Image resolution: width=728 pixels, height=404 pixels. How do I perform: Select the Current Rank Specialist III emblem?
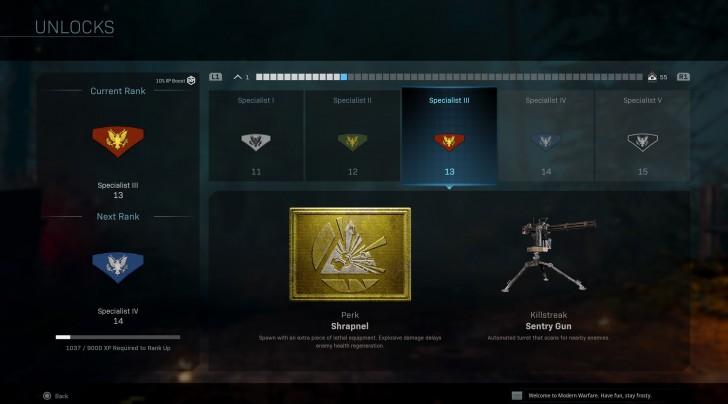tap(118, 142)
